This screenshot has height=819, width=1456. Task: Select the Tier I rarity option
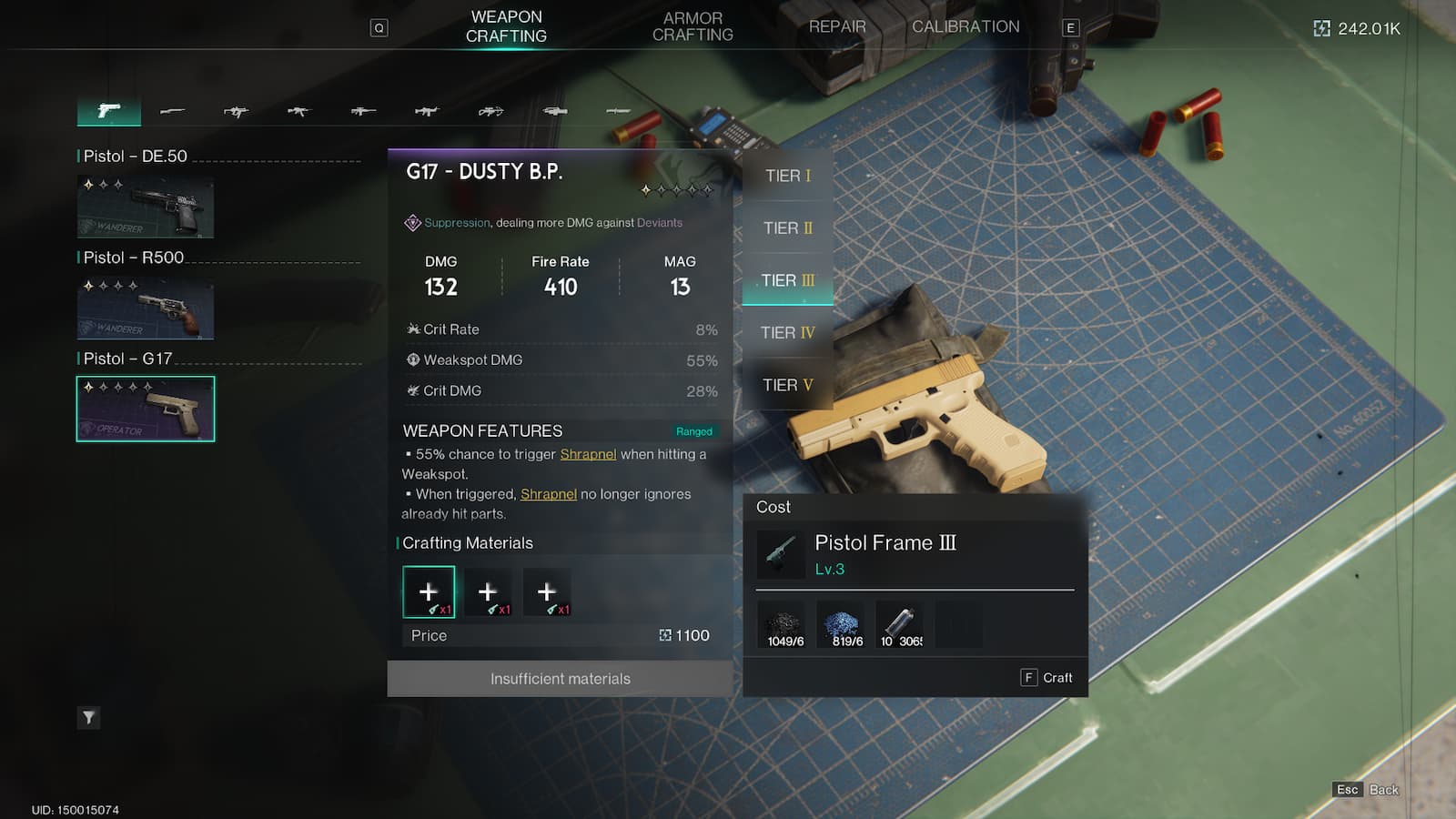tap(786, 175)
